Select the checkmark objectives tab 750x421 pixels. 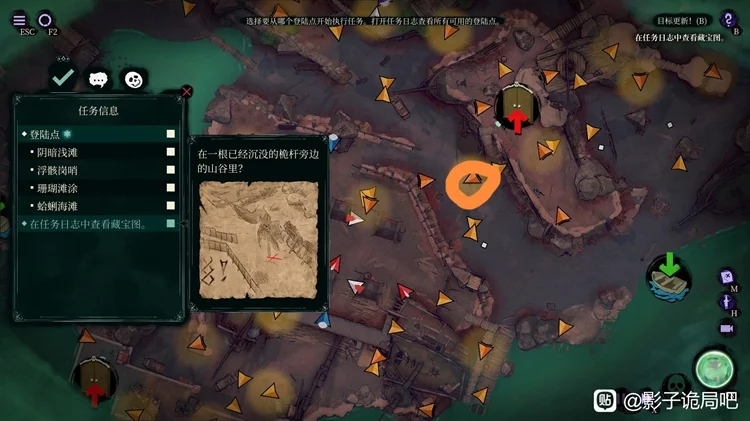tap(63, 77)
